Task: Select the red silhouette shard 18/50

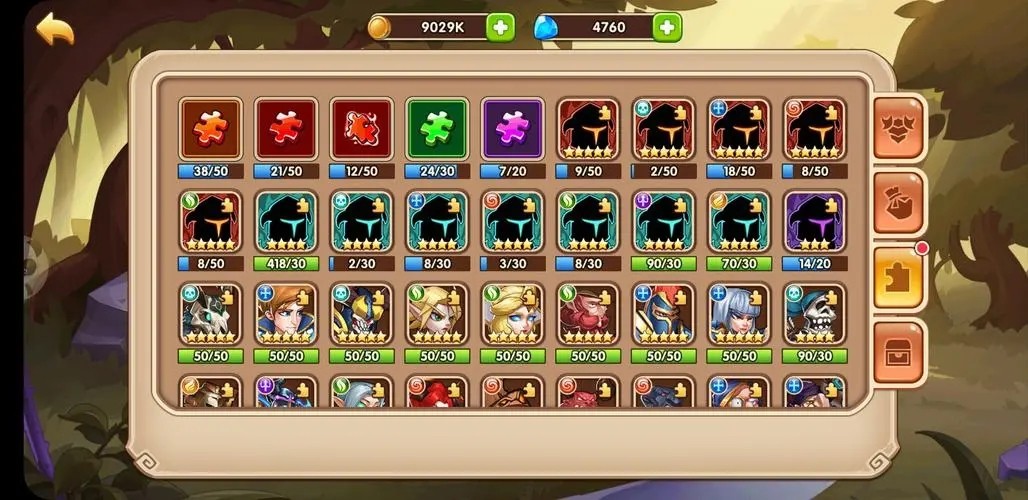Action: 739,129
